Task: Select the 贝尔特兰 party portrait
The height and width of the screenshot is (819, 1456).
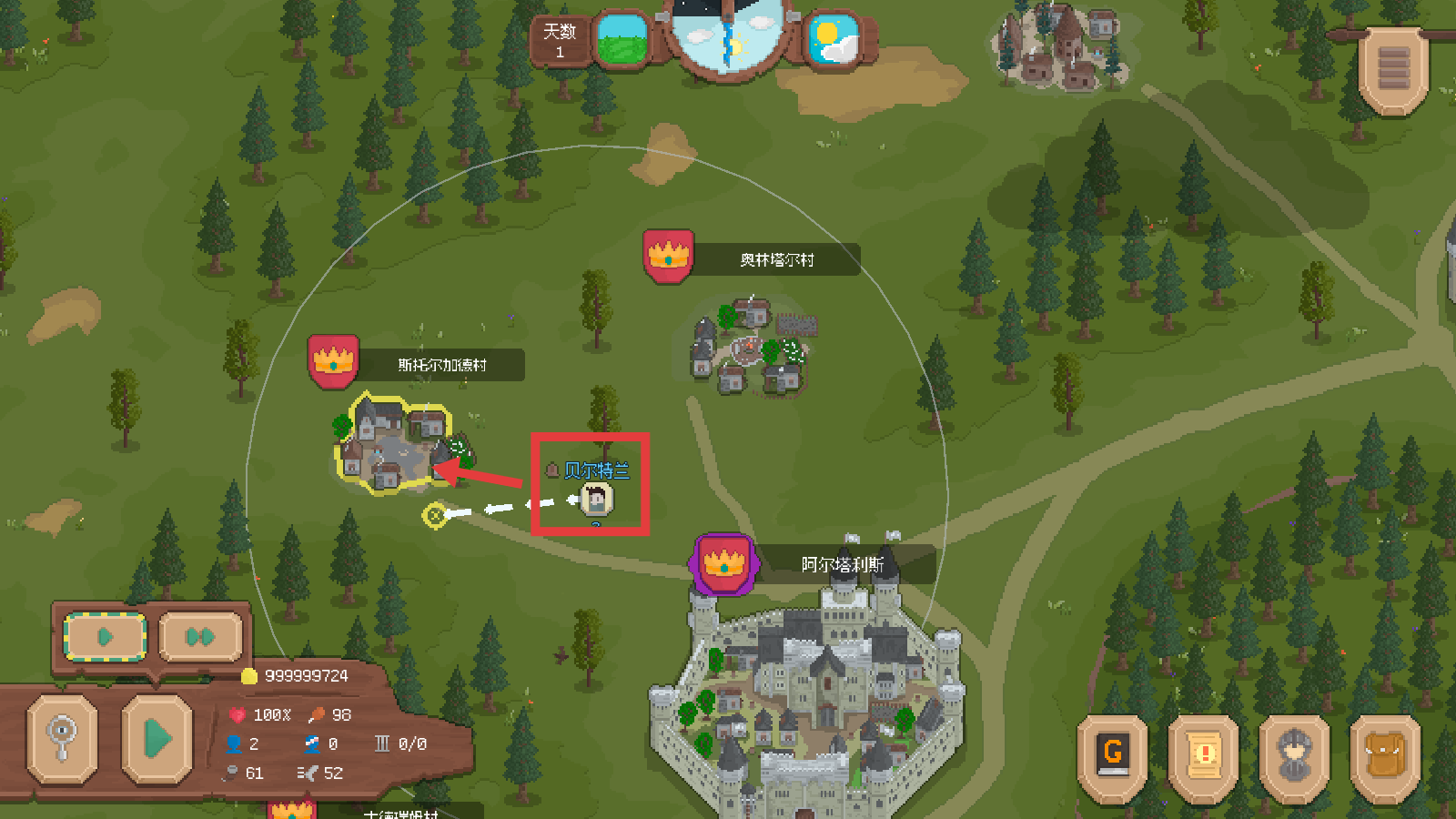Action: pyautogui.click(x=597, y=499)
